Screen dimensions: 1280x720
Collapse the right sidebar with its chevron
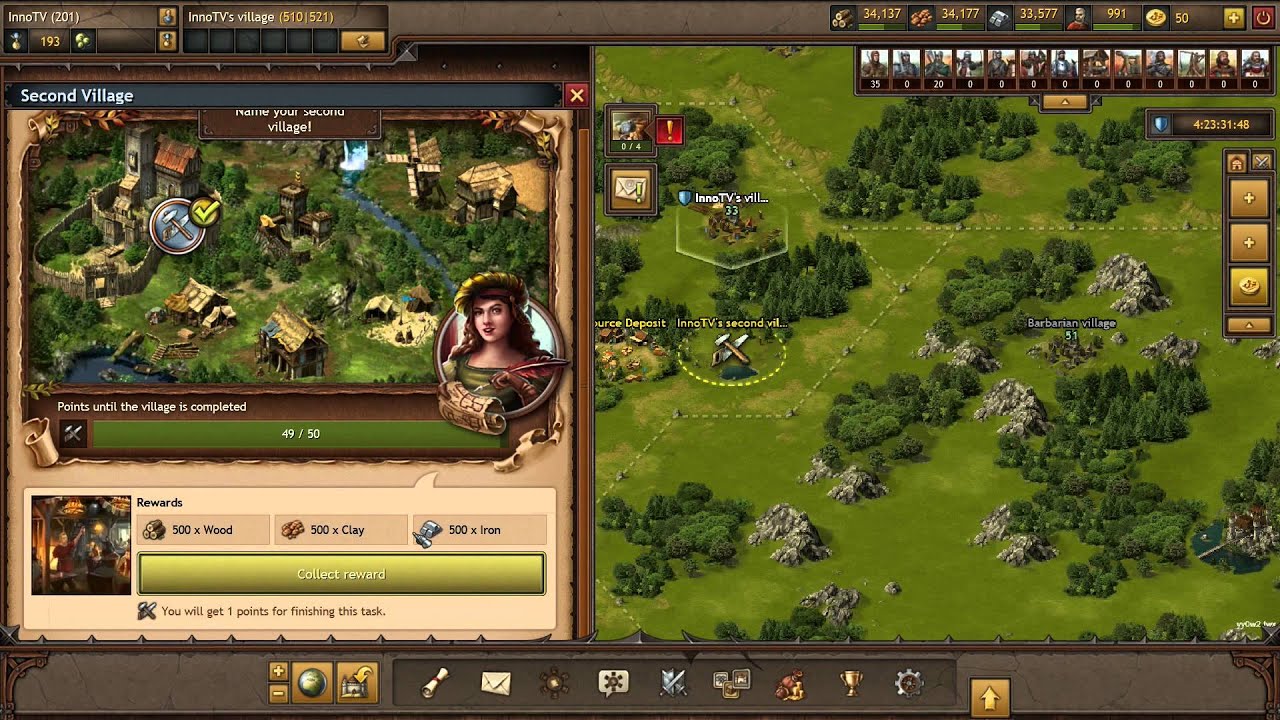[x=1248, y=325]
